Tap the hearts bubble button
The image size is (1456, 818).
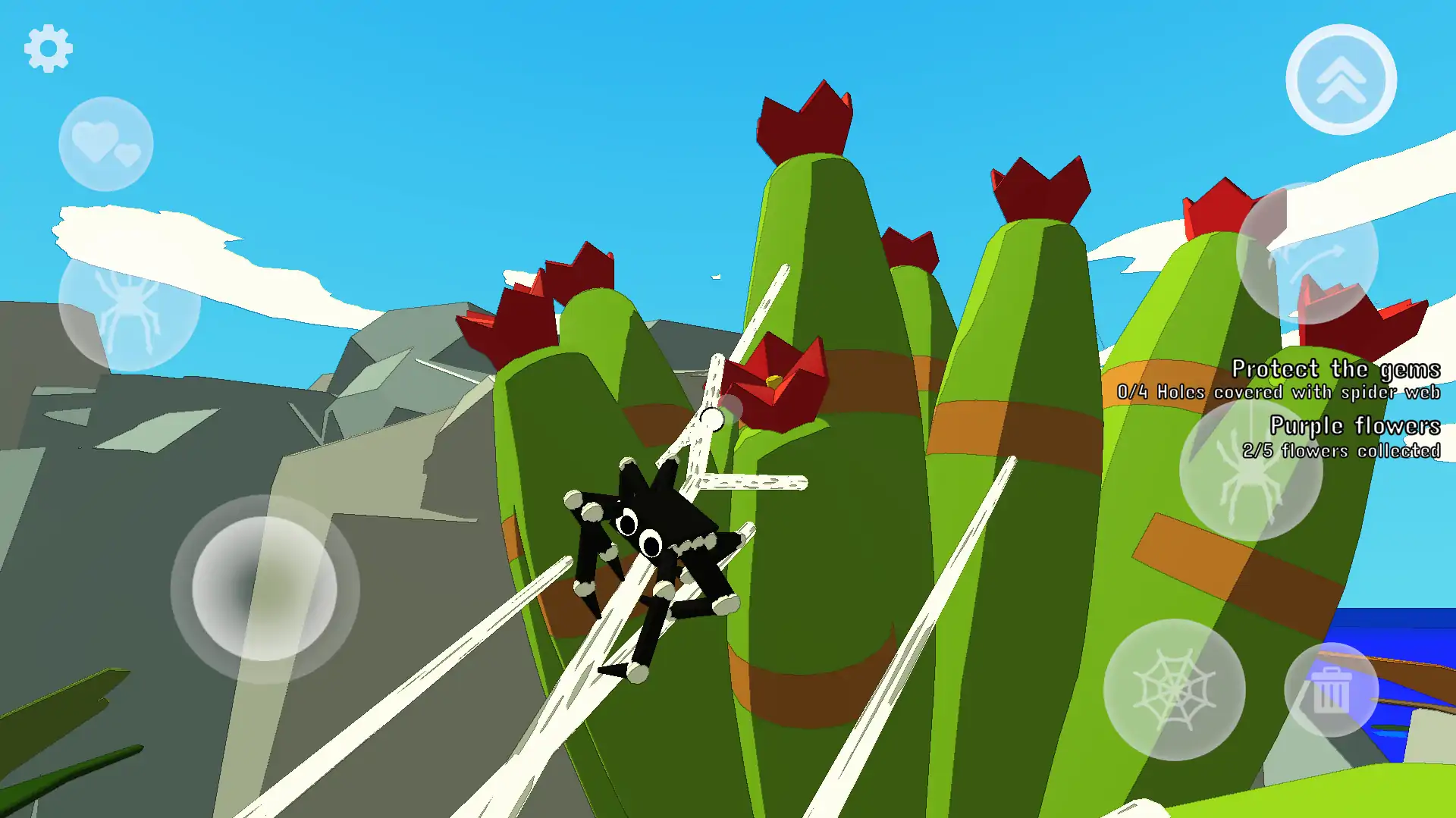[x=105, y=144]
